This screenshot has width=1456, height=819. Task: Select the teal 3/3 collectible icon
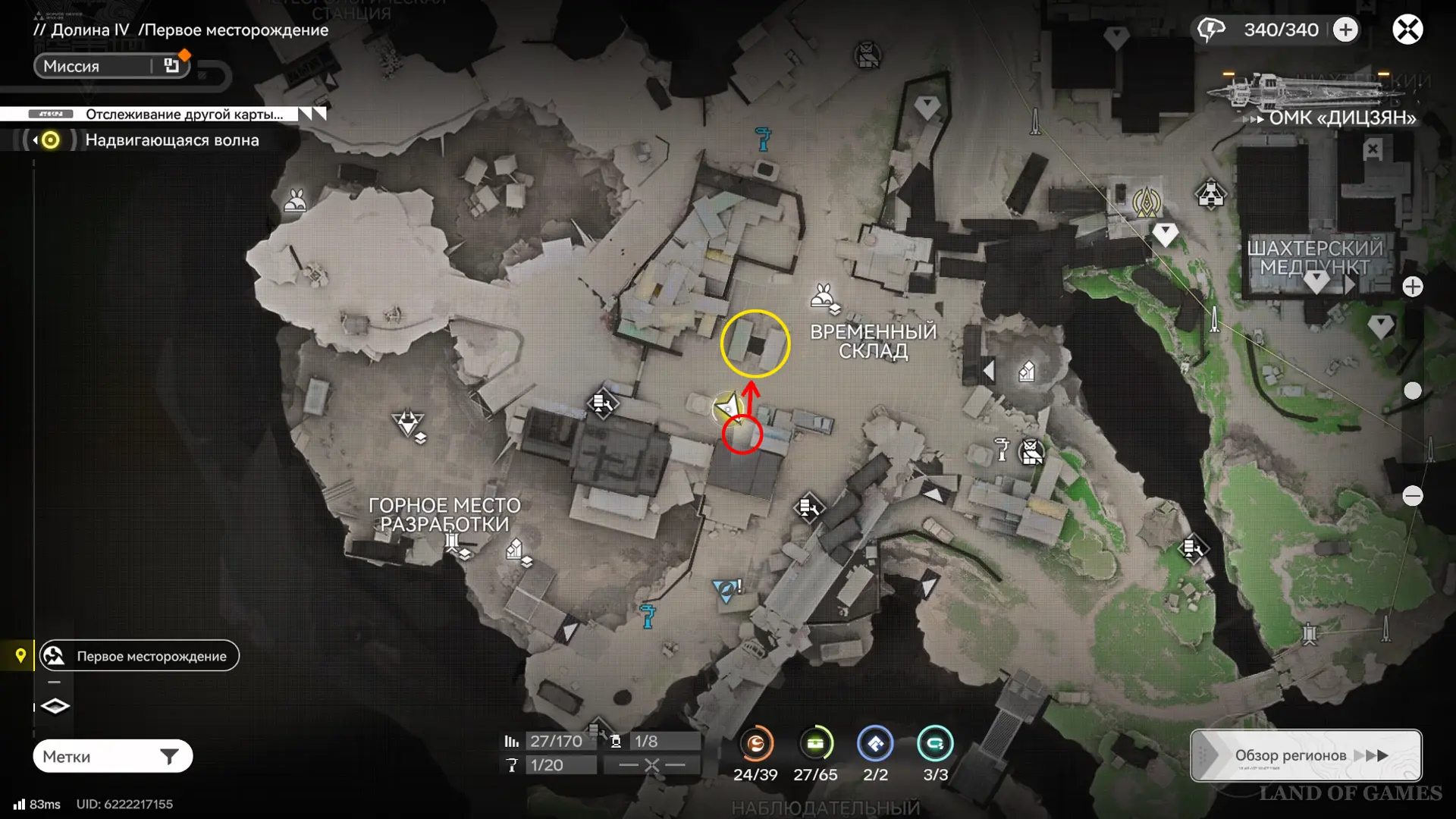click(935, 744)
